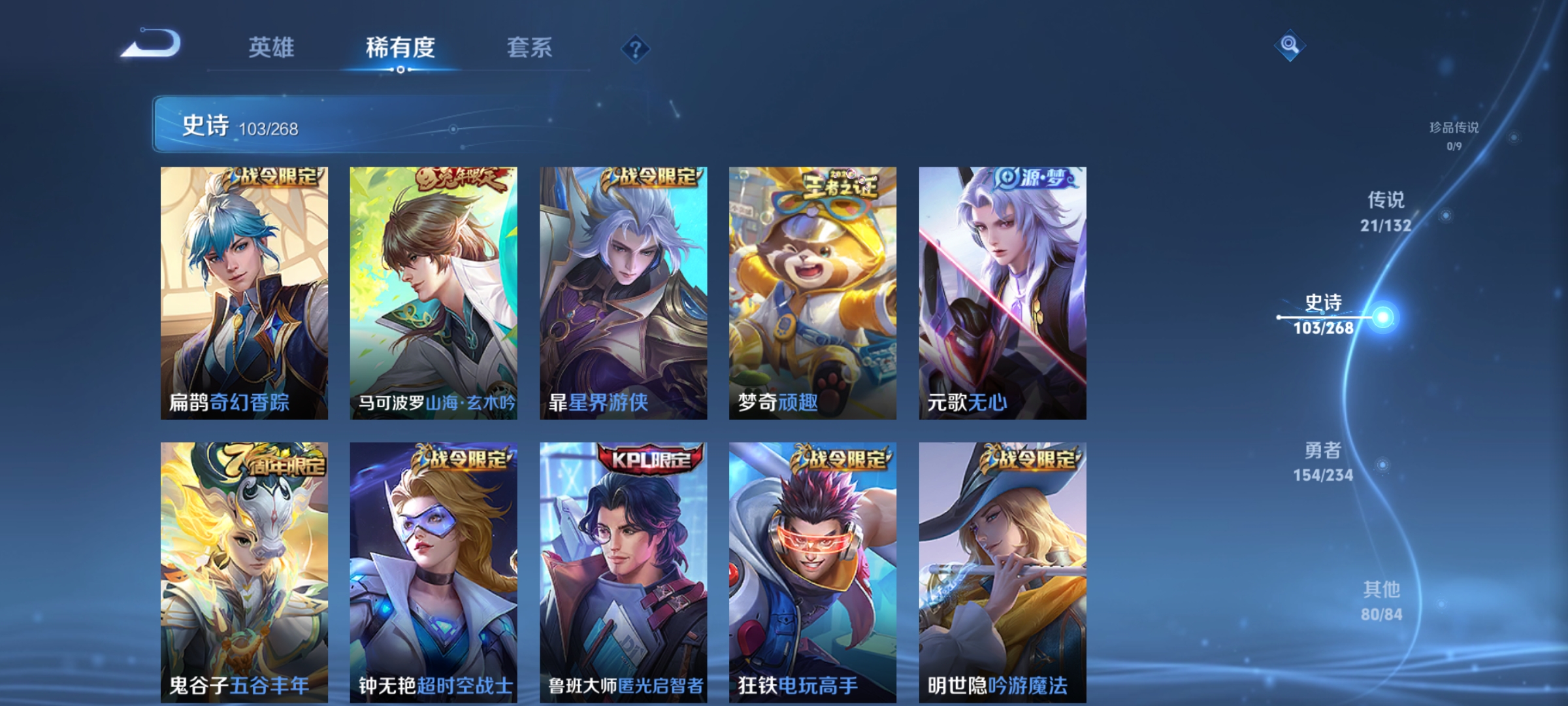Switch to the 英雄 tab
Screen dimensions: 1568x706
pos(271,47)
